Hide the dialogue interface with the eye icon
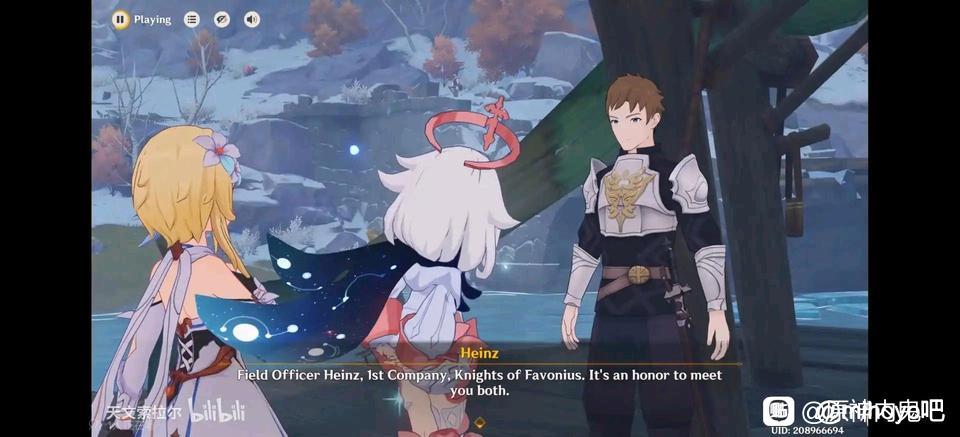Viewport: 960px width, 437px height. (x=222, y=19)
